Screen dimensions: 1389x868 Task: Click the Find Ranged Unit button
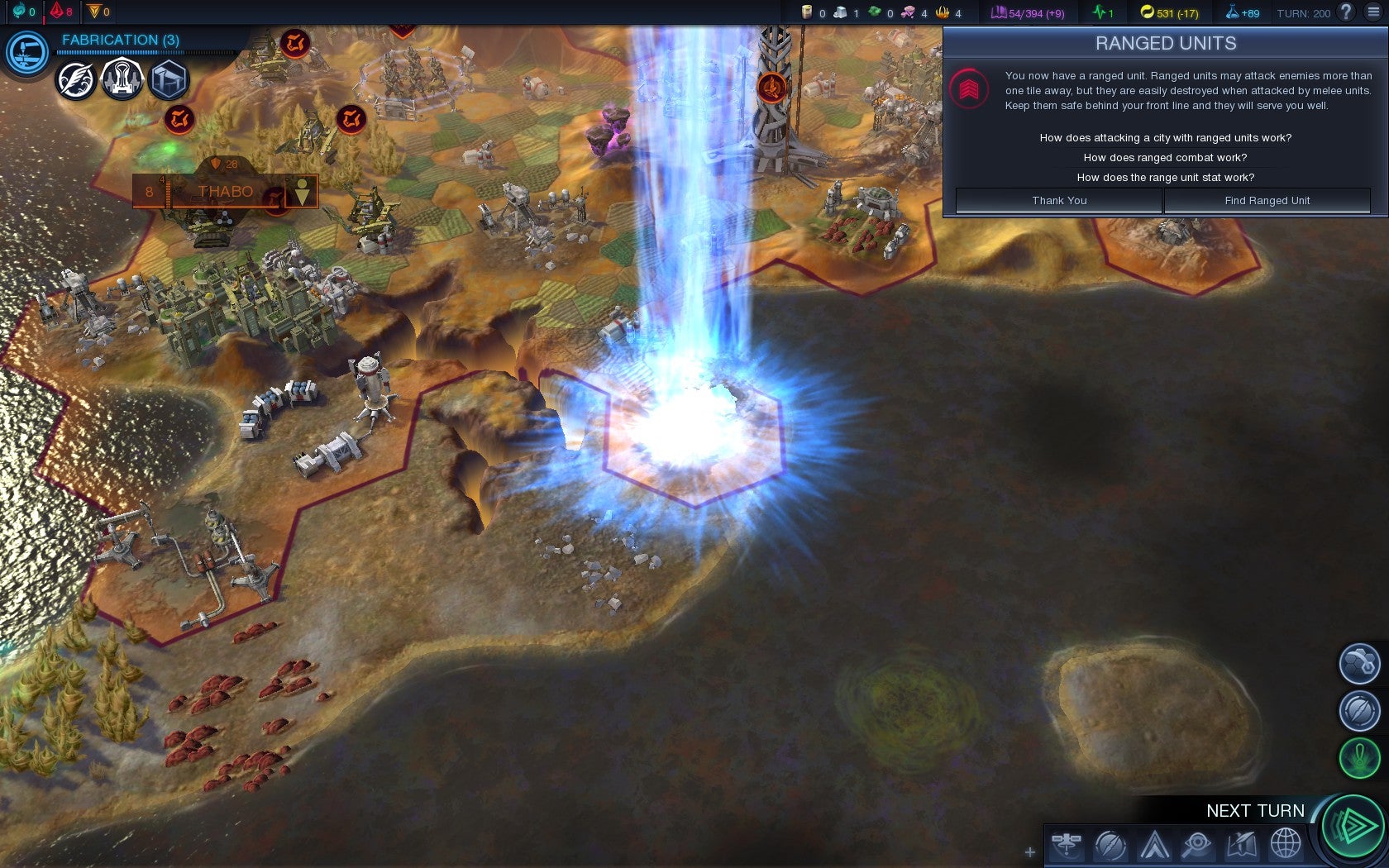1267,201
